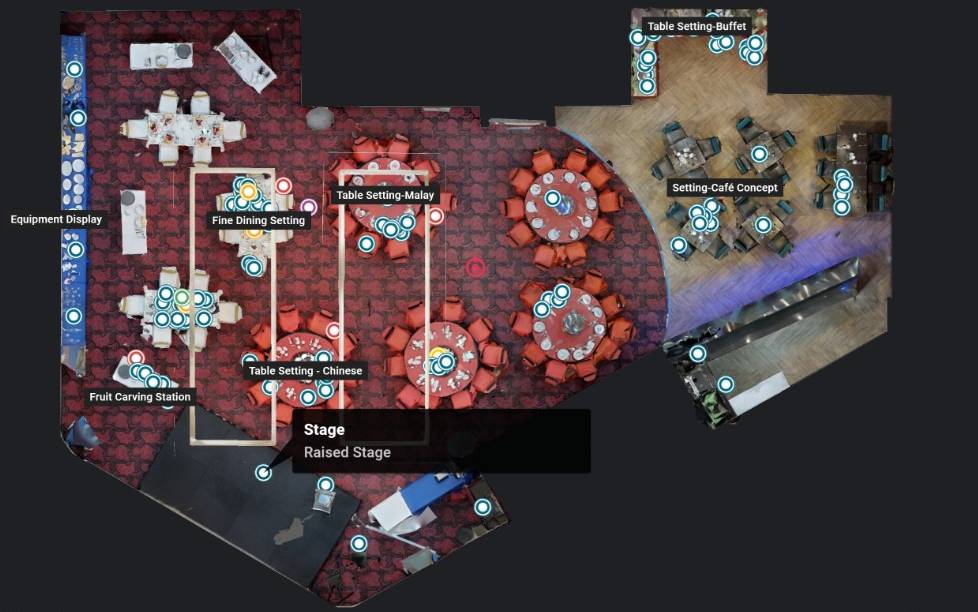
Task: Open the Stage Raised Stage tooltip
Action: 440,441
